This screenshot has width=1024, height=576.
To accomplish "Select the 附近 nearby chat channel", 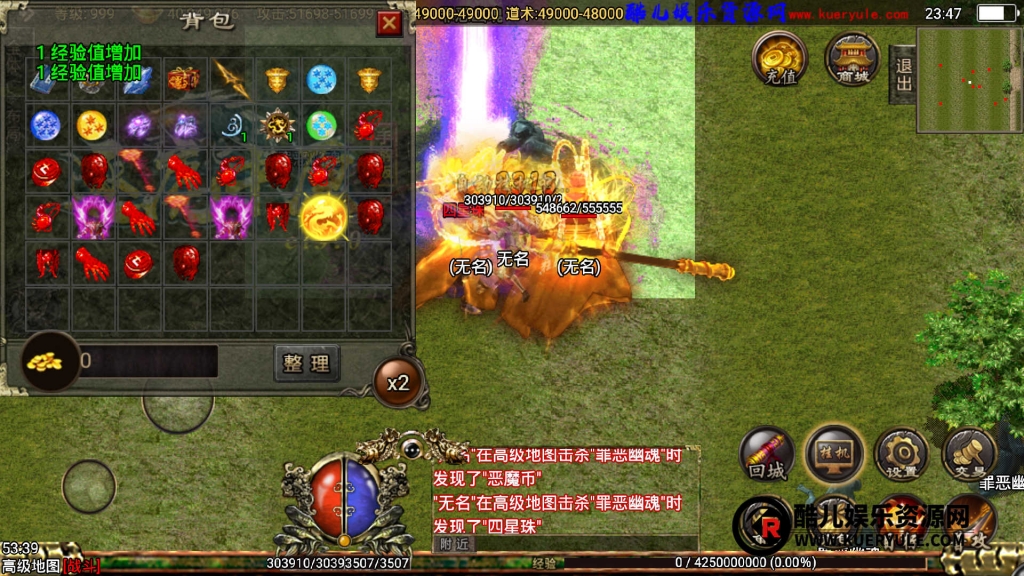I will click(454, 542).
